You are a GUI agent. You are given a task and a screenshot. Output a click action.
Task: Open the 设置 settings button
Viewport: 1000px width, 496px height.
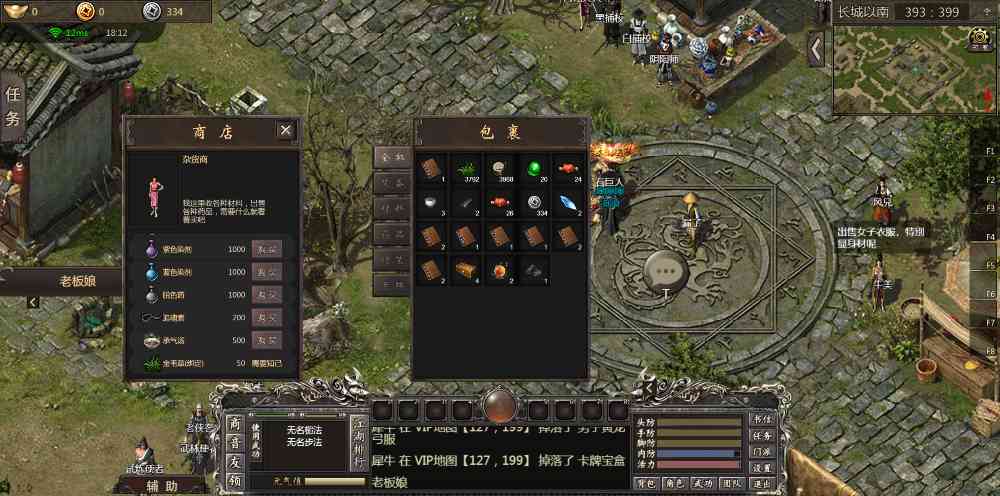(763, 467)
